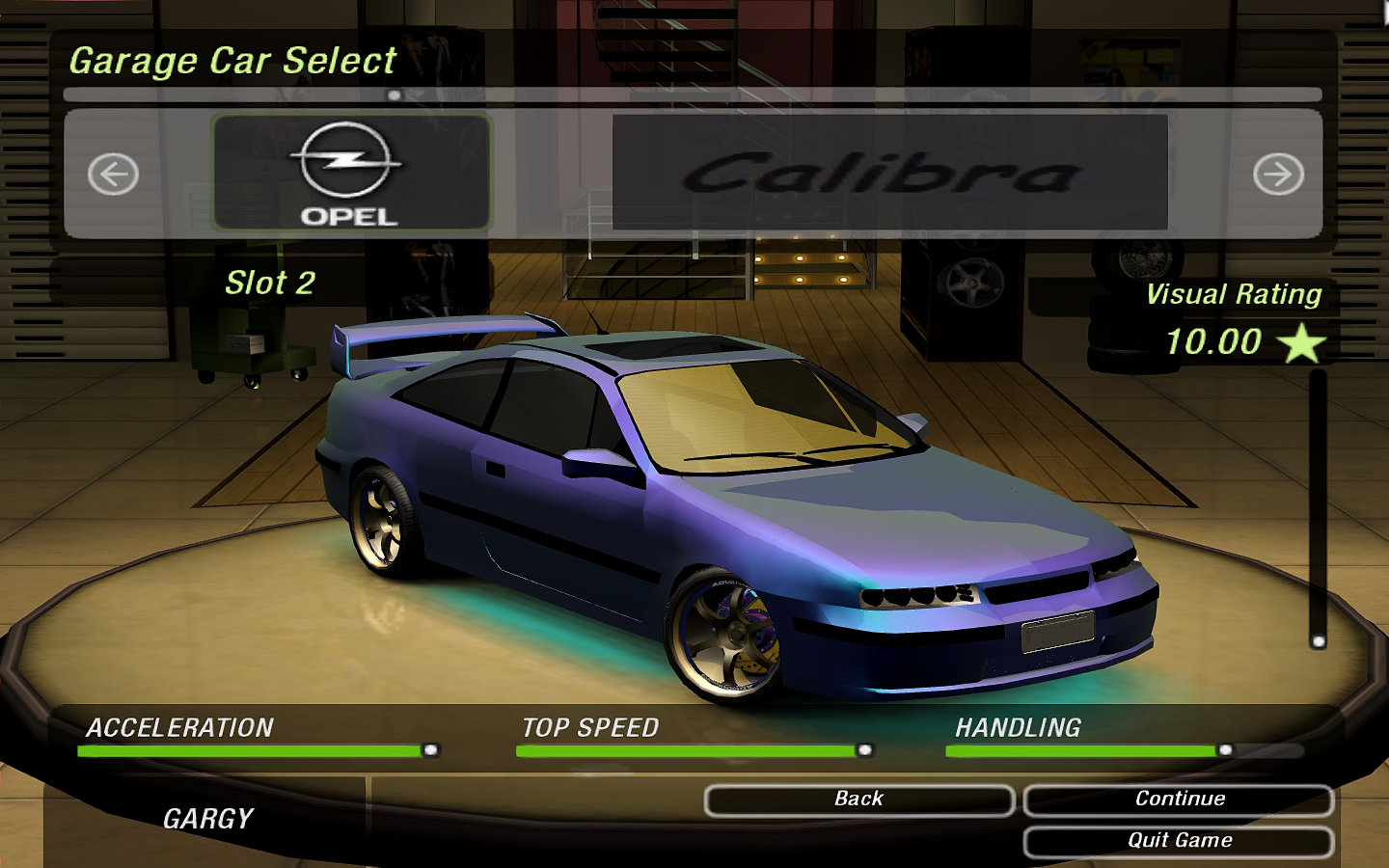This screenshot has width=1389, height=868.
Task: Choose Quit Game
Action: [x=1179, y=841]
